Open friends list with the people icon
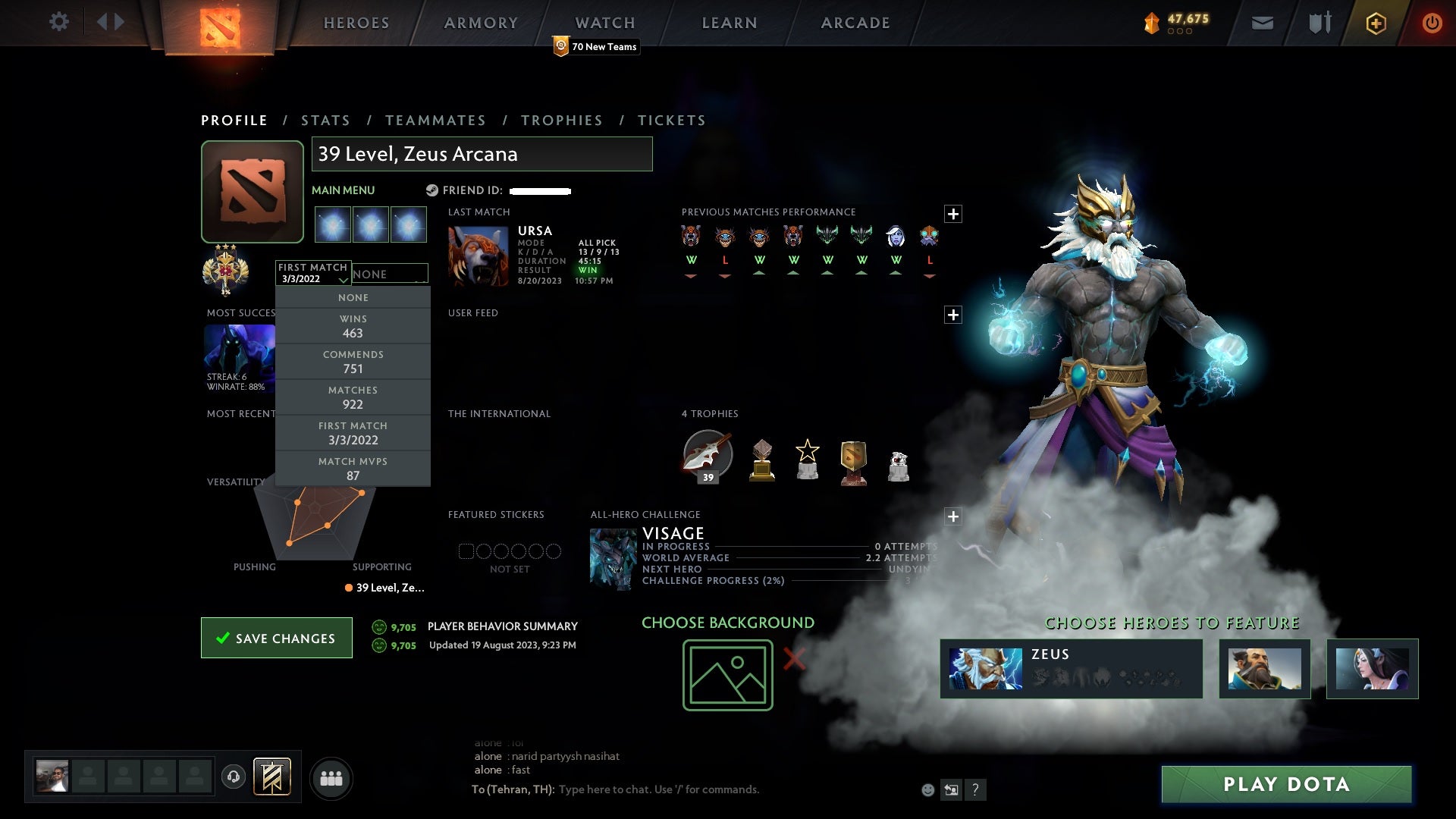The height and width of the screenshot is (819, 1456). [331, 777]
